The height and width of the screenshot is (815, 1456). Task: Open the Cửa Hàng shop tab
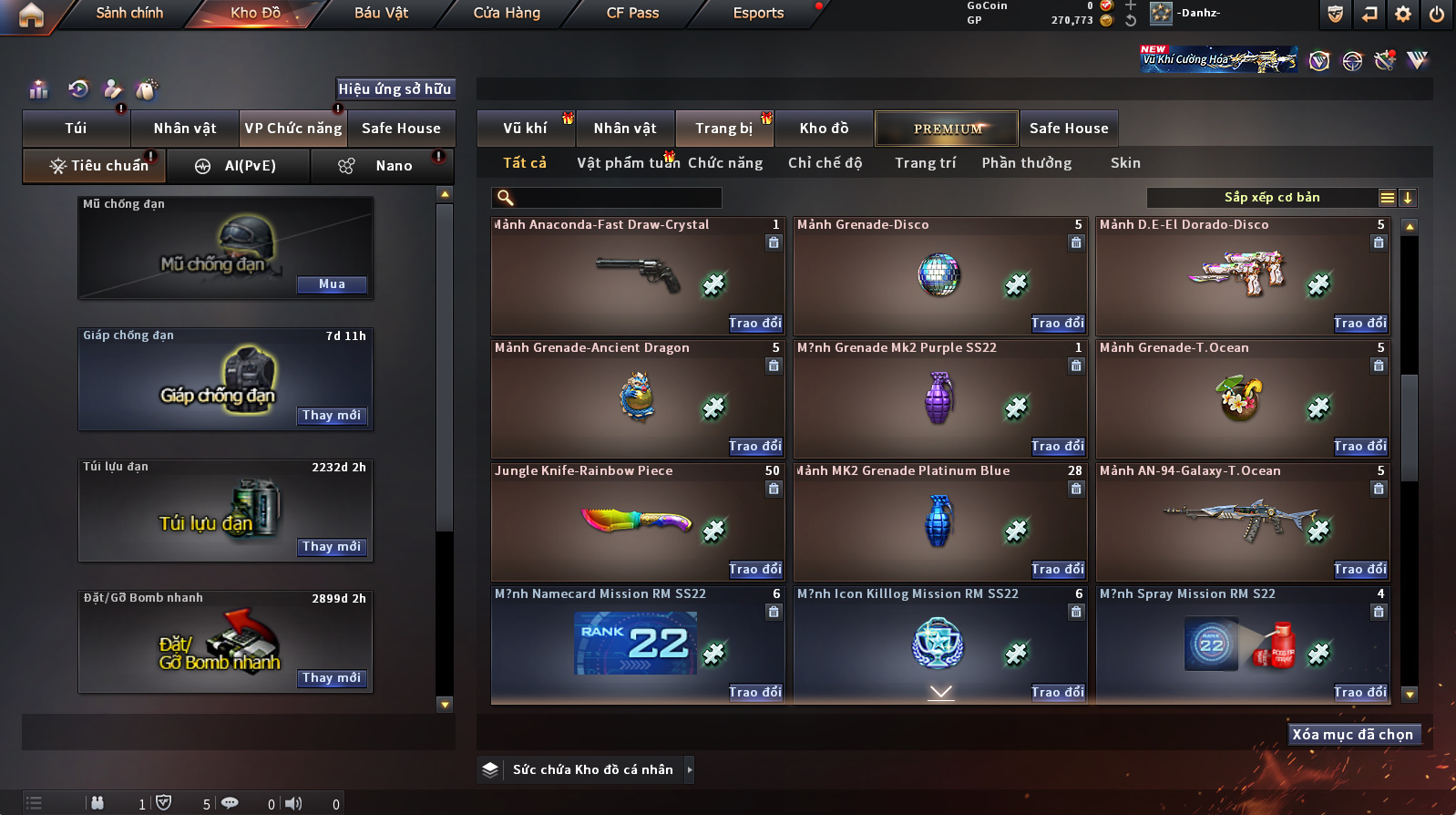tap(507, 13)
